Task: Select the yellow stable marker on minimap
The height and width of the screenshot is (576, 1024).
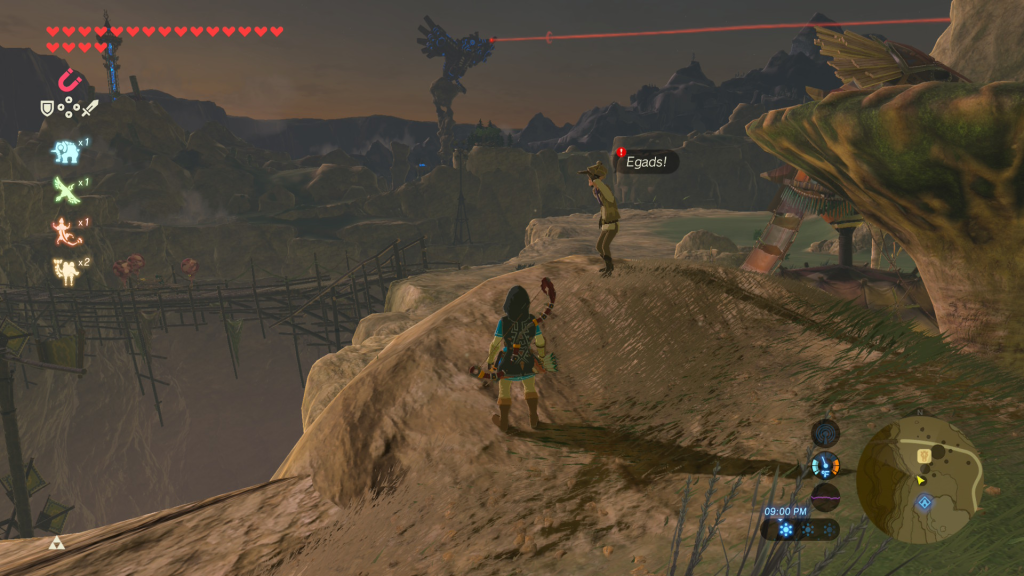Action: click(x=925, y=455)
